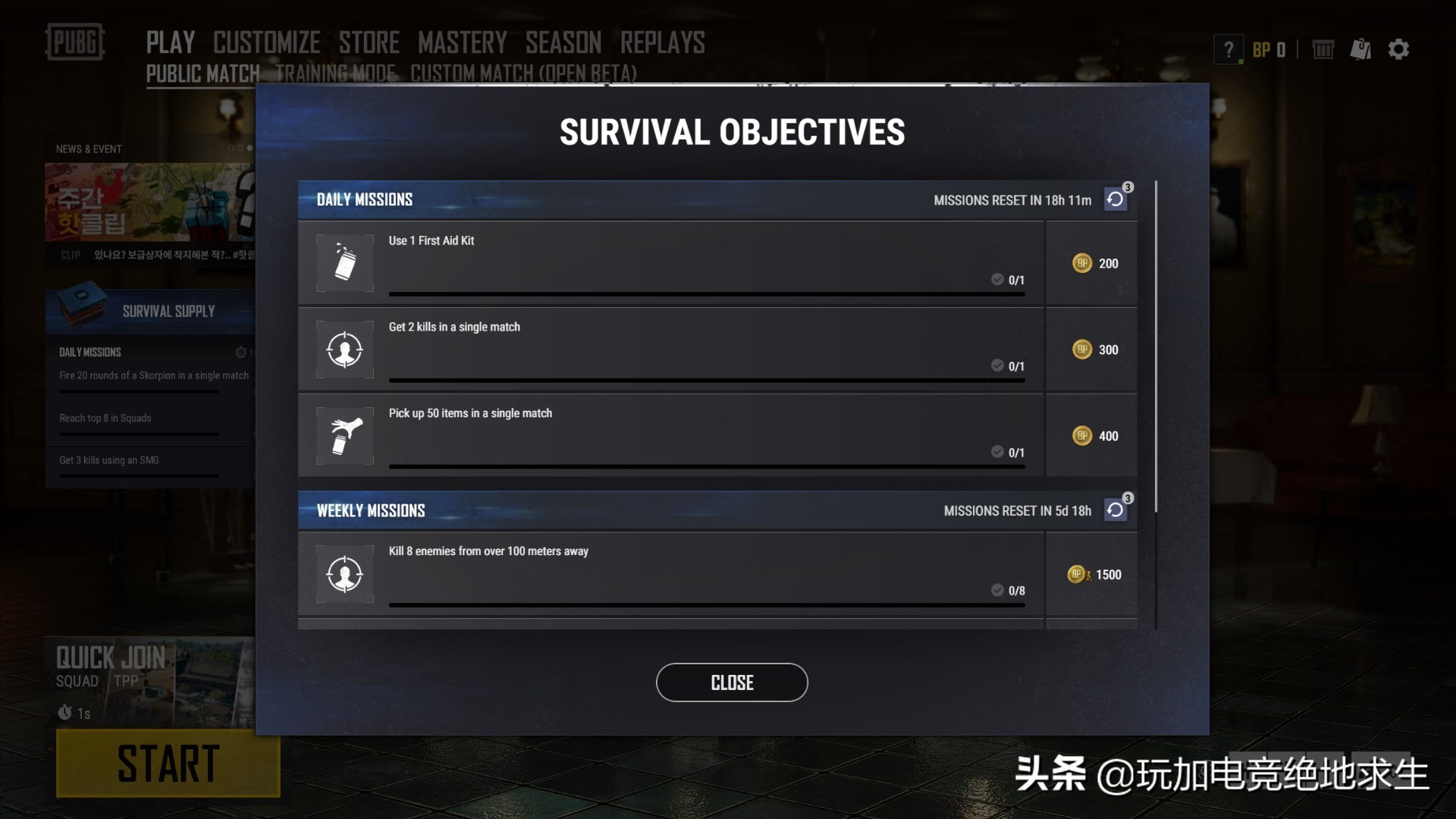
Task: Click the crosshair icon for 100 meters kill mission
Action: click(344, 573)
